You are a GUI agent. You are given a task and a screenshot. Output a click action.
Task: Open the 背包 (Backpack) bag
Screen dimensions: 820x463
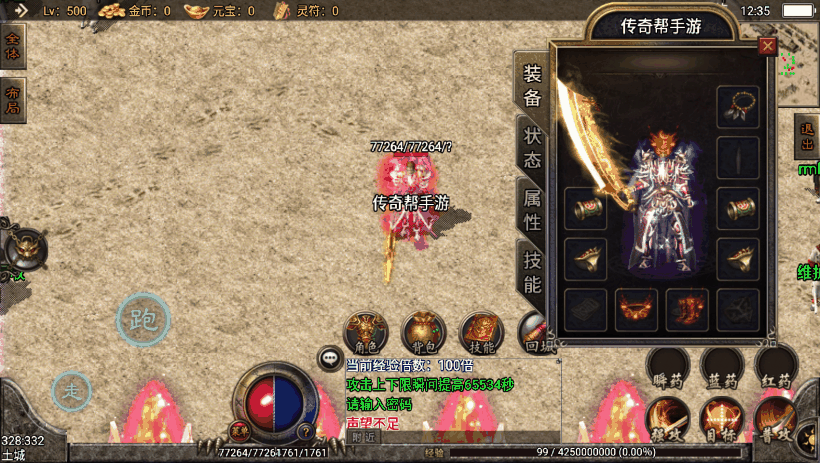424,332
